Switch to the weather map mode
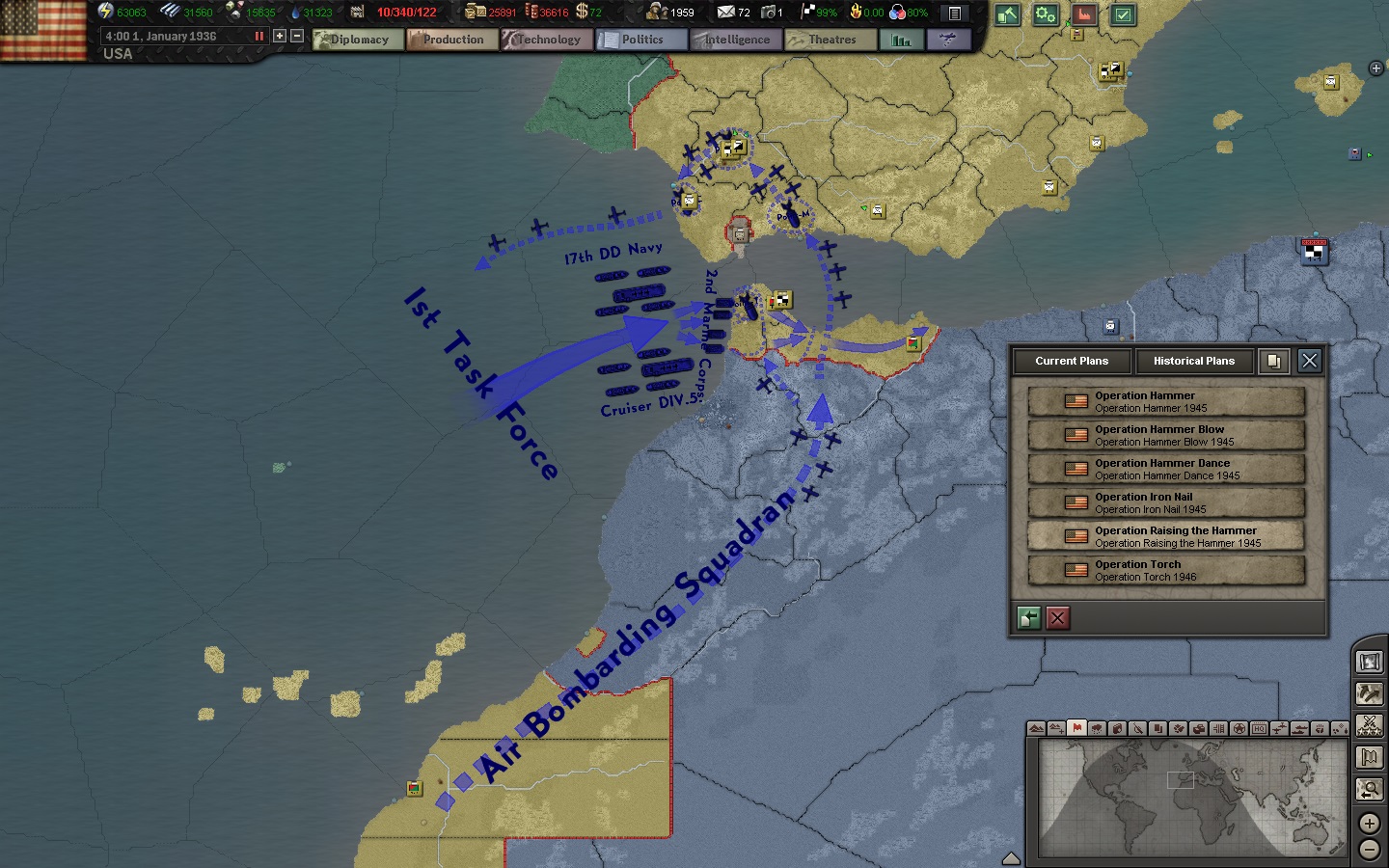The width and height of the screenshot is (1389, 868). tap(1095, 729)
